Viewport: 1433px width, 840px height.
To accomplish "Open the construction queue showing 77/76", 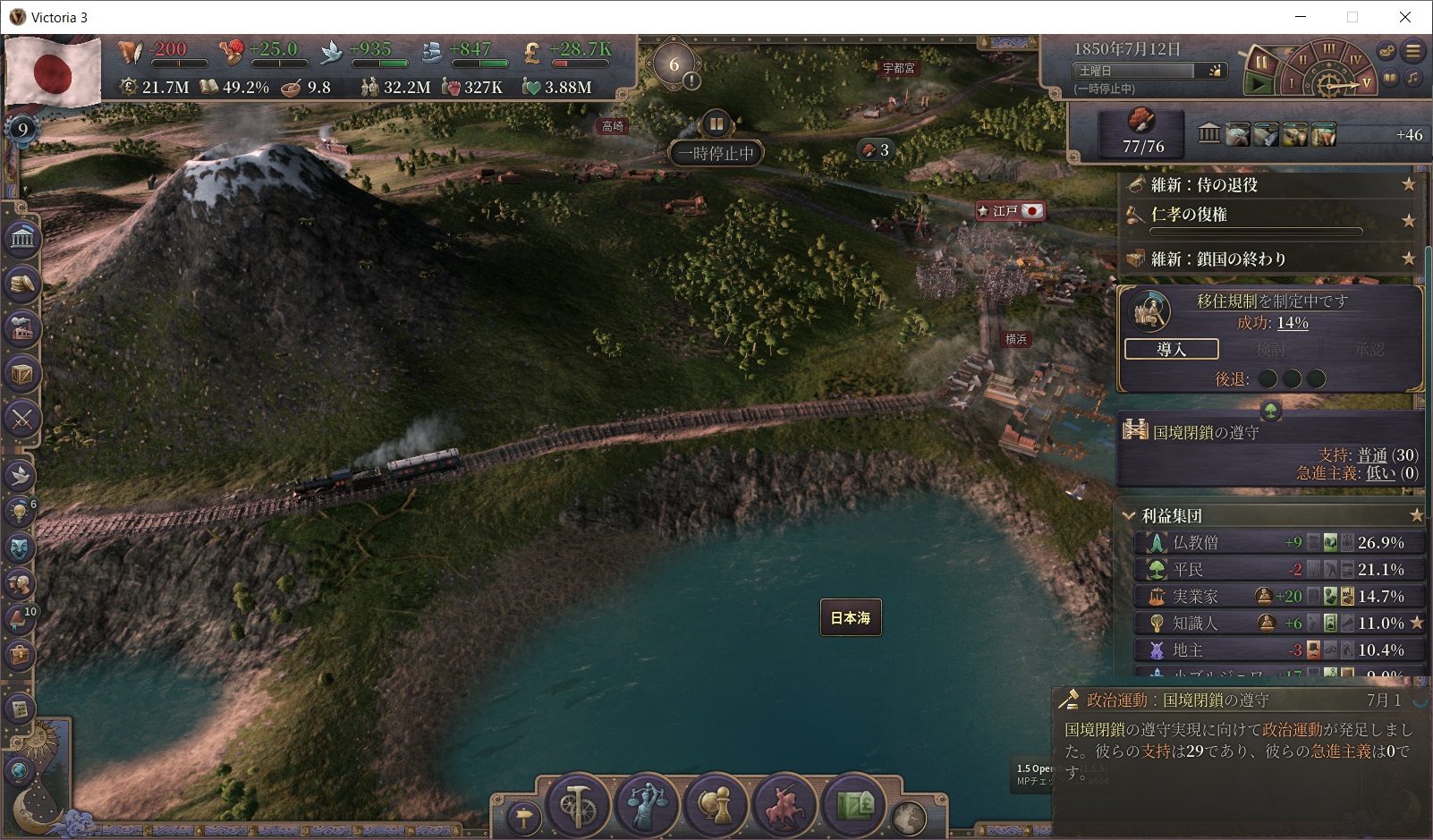I will 1142,133.
